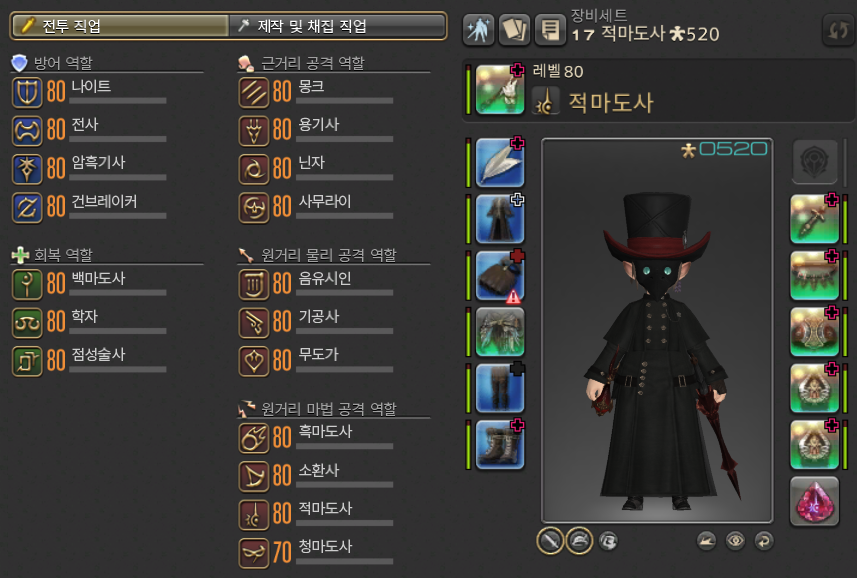Open the gear set list document button
The width and height of the screenshot is (857, 578).
point(549,29)
